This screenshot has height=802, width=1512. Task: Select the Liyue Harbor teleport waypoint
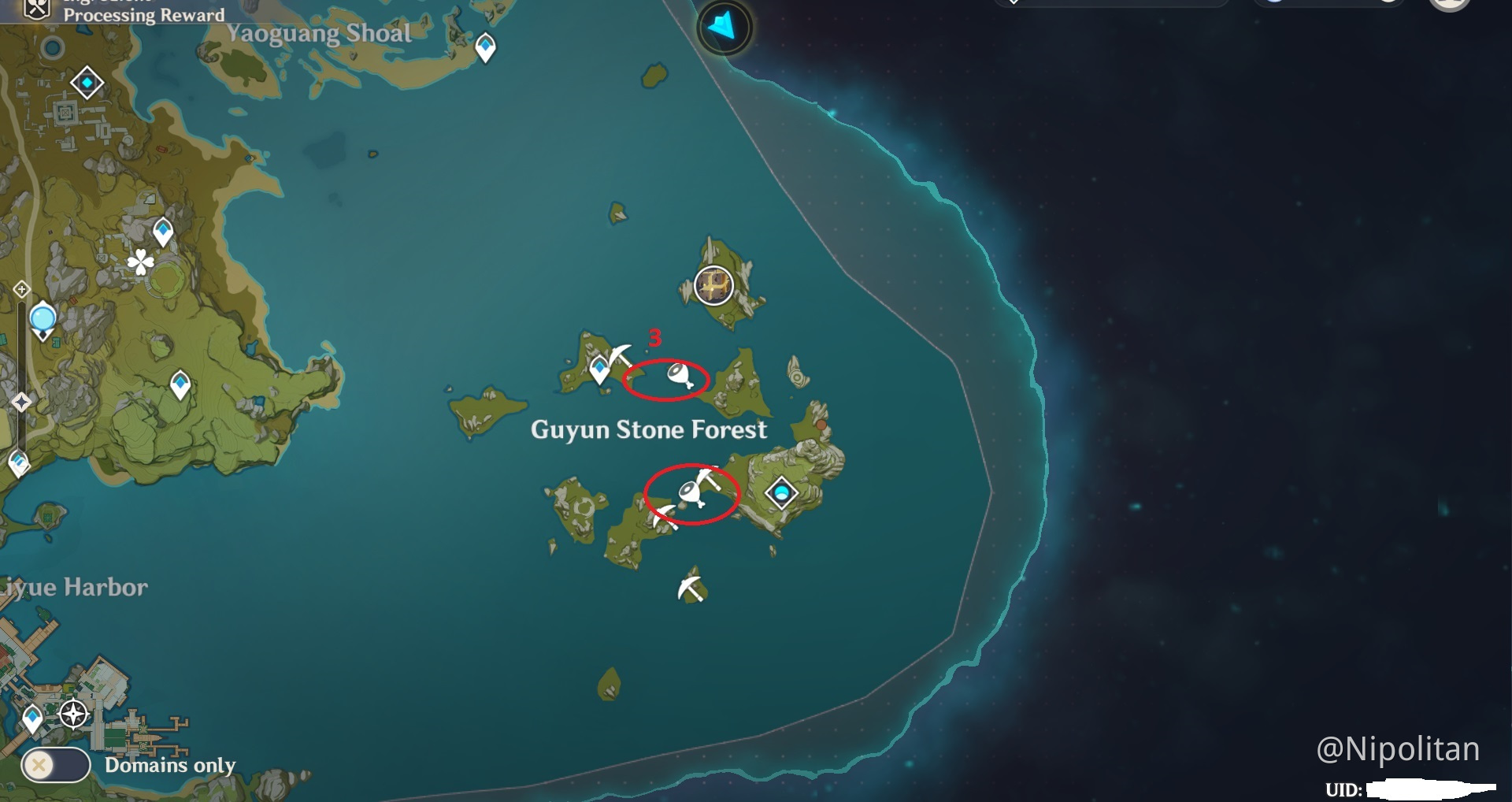[32, 718]
